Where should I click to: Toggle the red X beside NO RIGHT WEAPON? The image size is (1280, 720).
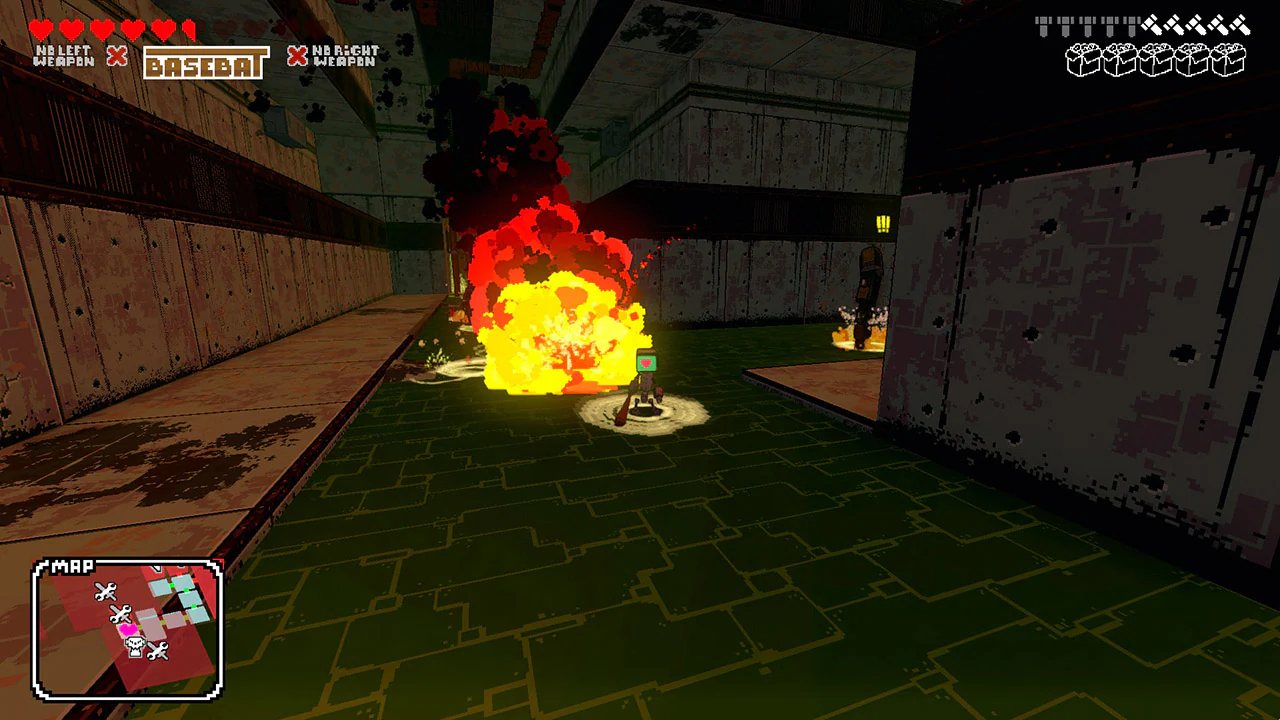click(x=296, y=56)
